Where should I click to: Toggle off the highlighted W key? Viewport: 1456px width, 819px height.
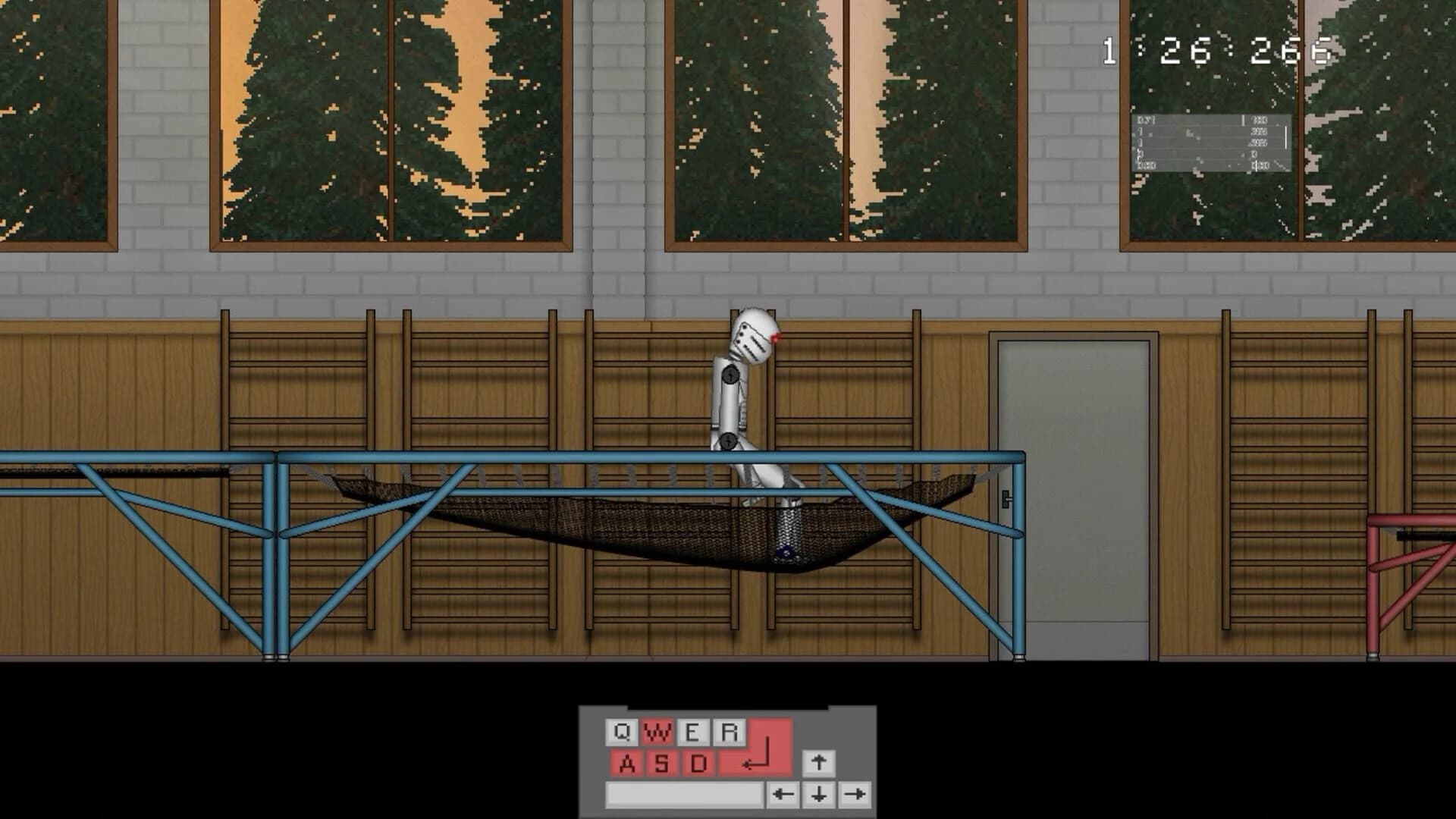pos(657,732)
